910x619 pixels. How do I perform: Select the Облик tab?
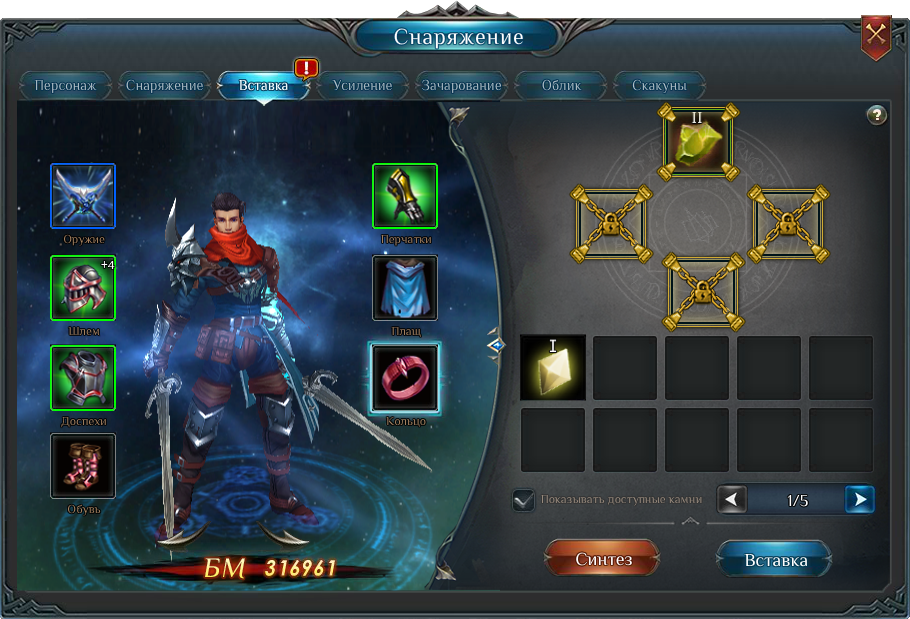[561, 85]
